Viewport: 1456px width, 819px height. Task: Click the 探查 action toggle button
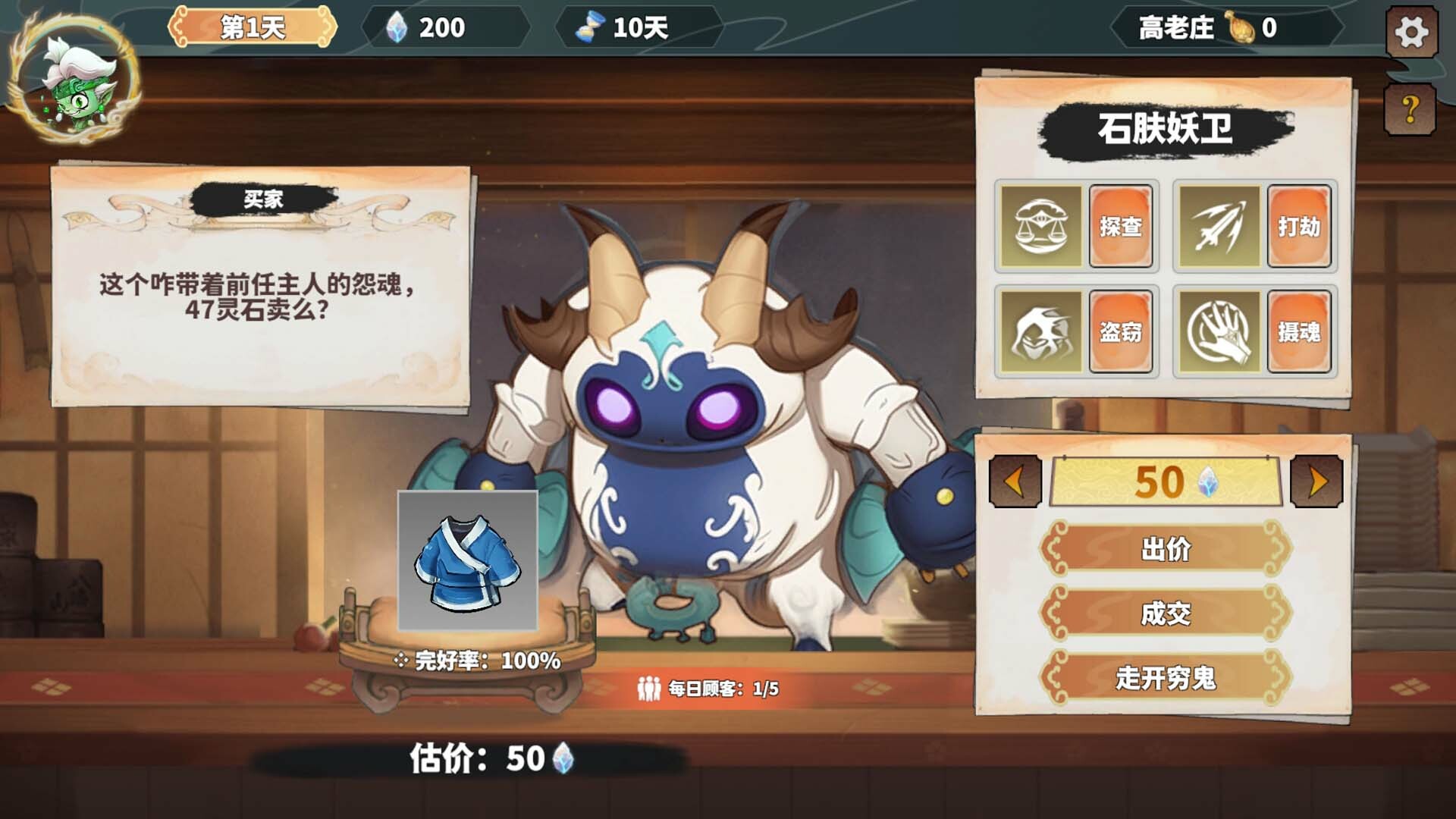tap(1120, 227)
